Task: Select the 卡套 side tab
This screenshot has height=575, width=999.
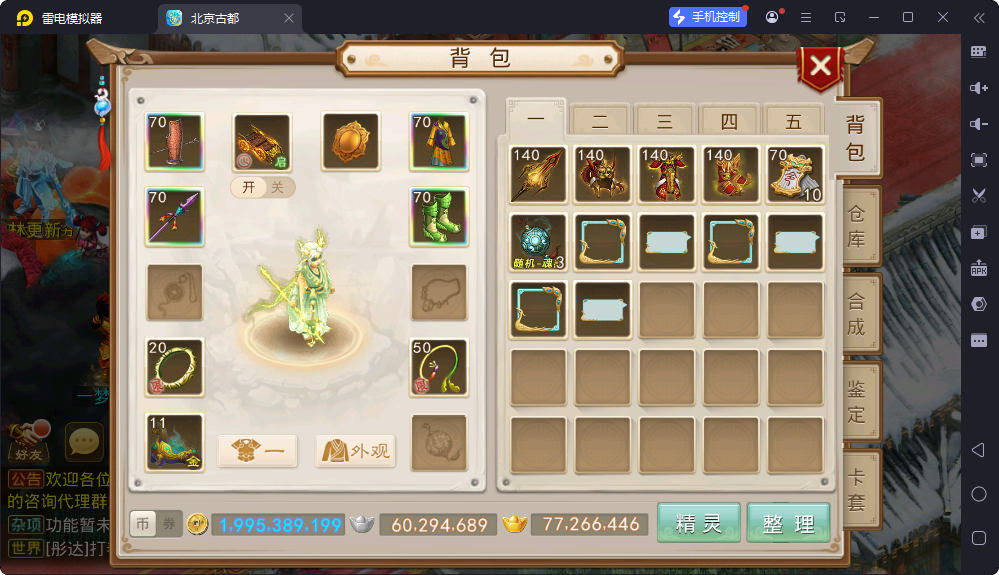Action: tap(857, 490)
